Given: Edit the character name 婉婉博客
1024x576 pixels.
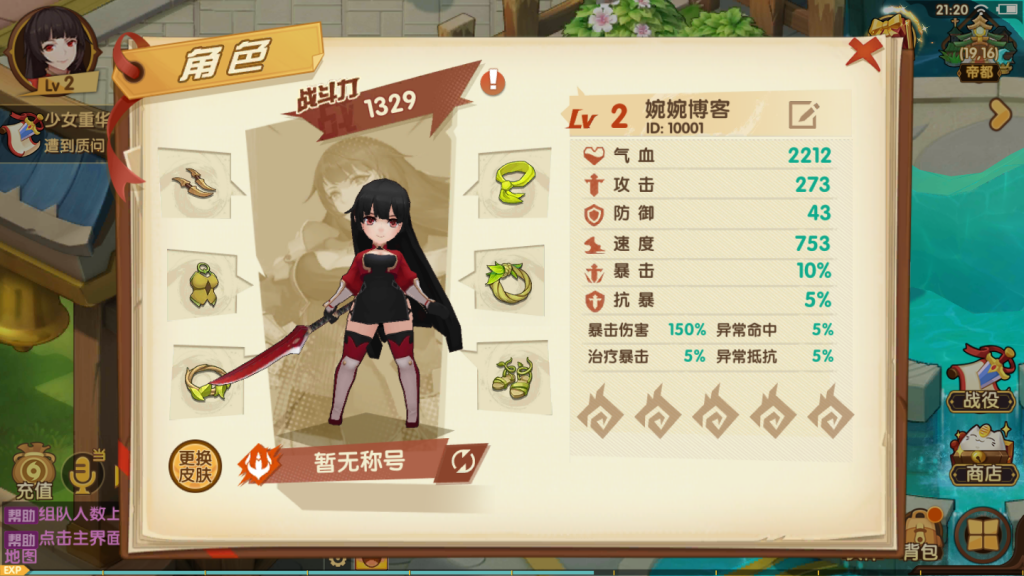Looking at the screenshot, I should point(803,115).
